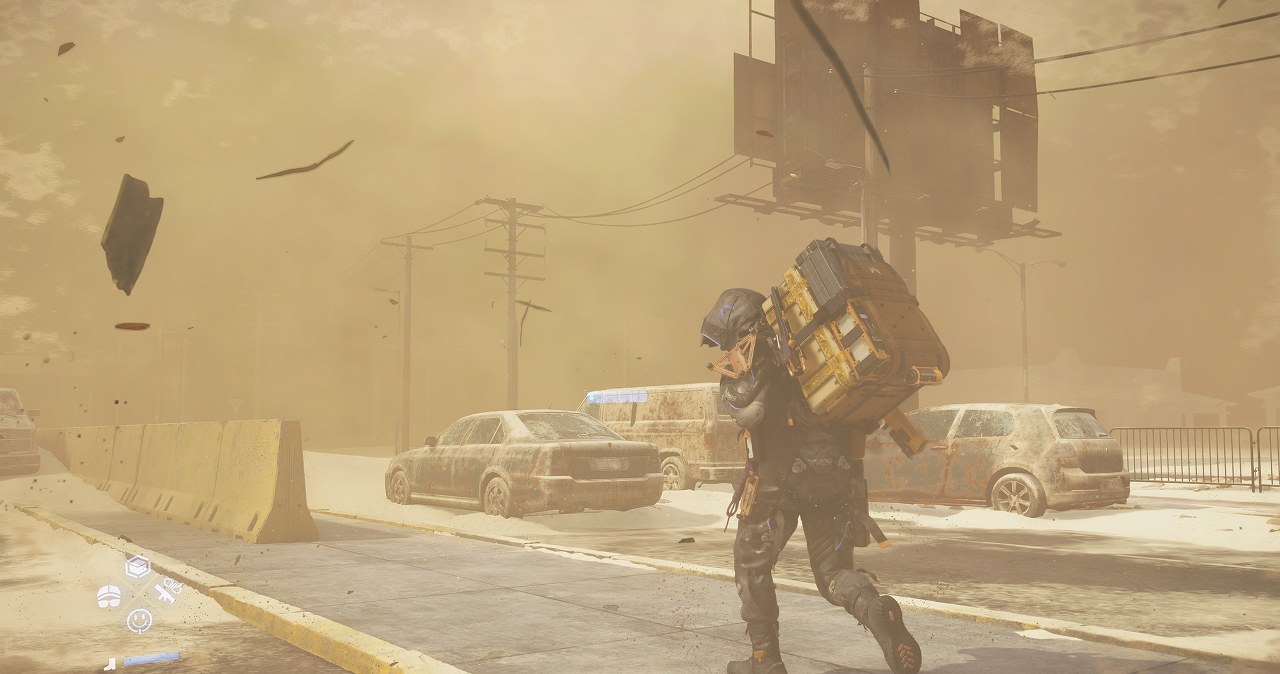Select the cargo box icon
The width and height of the screenshot is (1280, 674).
pos(138,567)
